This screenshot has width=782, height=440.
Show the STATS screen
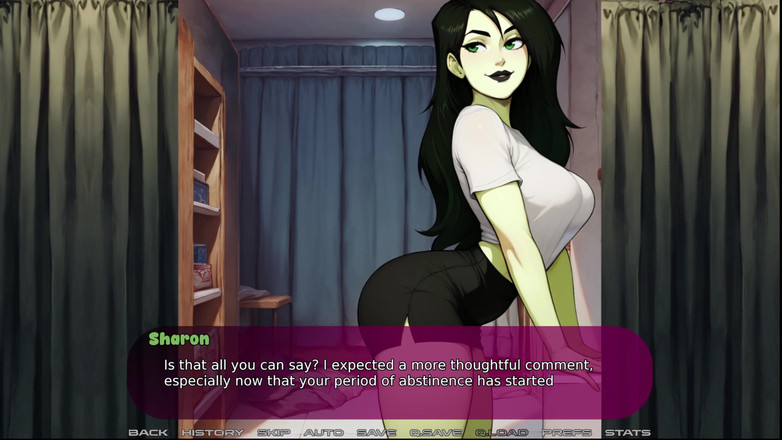point(628,432)
